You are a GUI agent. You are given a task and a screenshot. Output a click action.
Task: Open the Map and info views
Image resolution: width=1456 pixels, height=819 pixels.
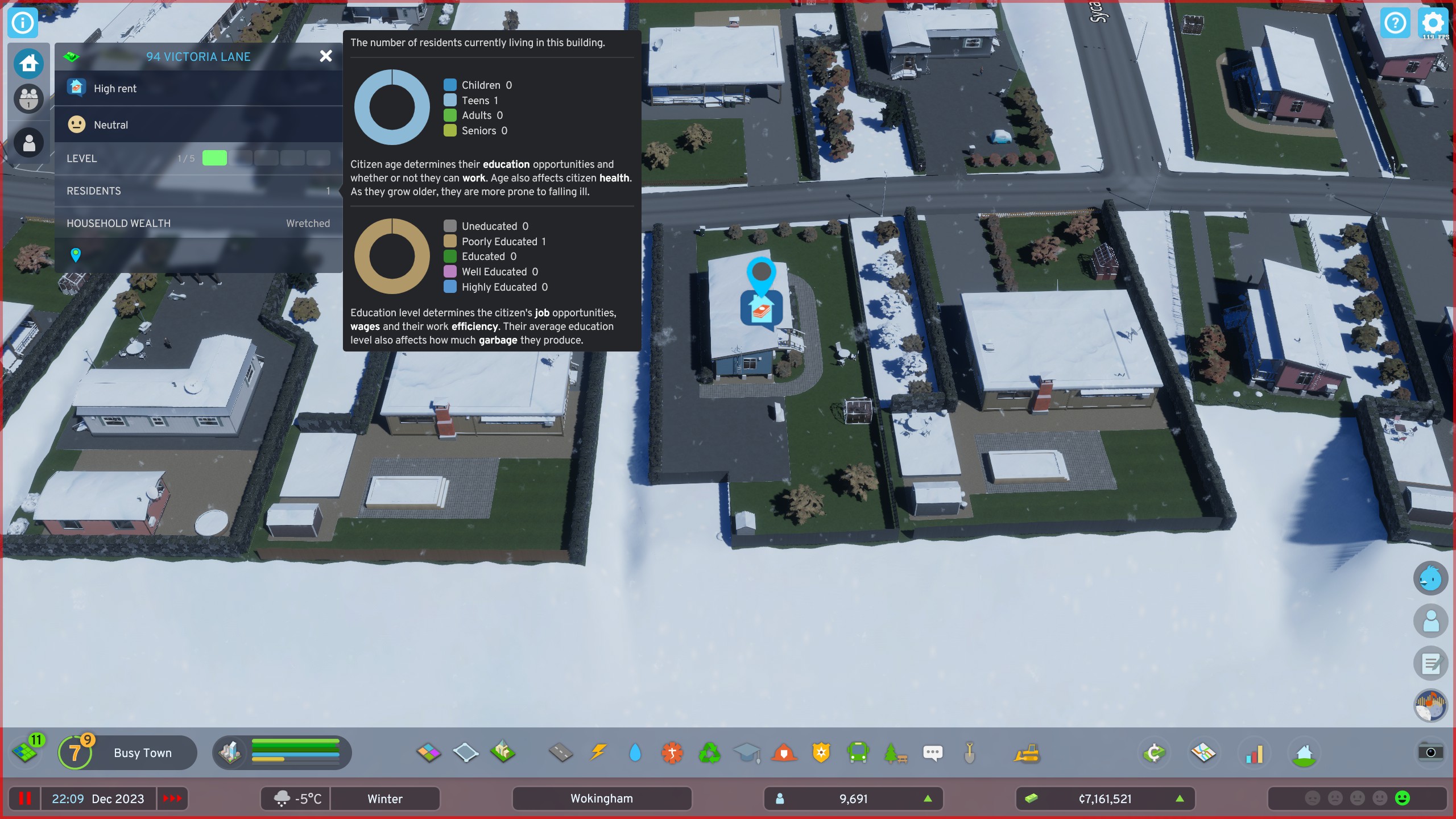1204,752
